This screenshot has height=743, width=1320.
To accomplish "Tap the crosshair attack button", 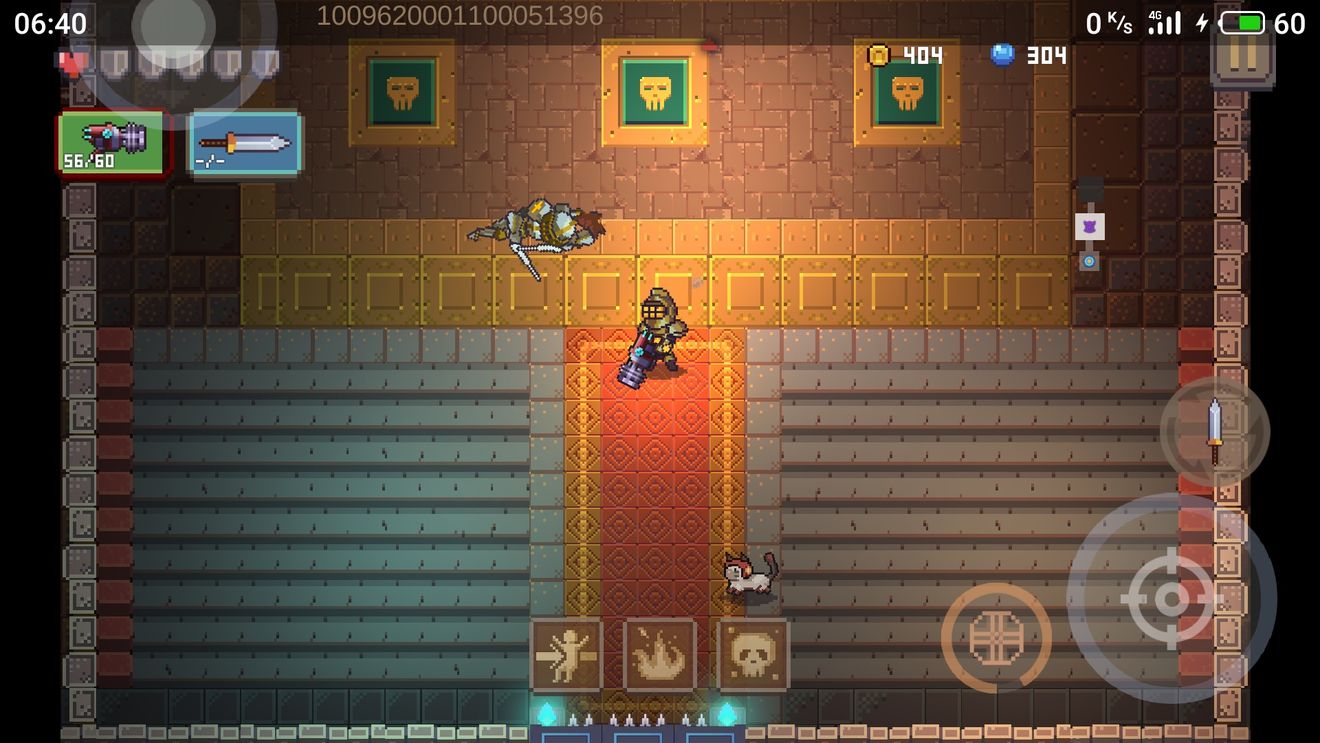I will 1171,598.
